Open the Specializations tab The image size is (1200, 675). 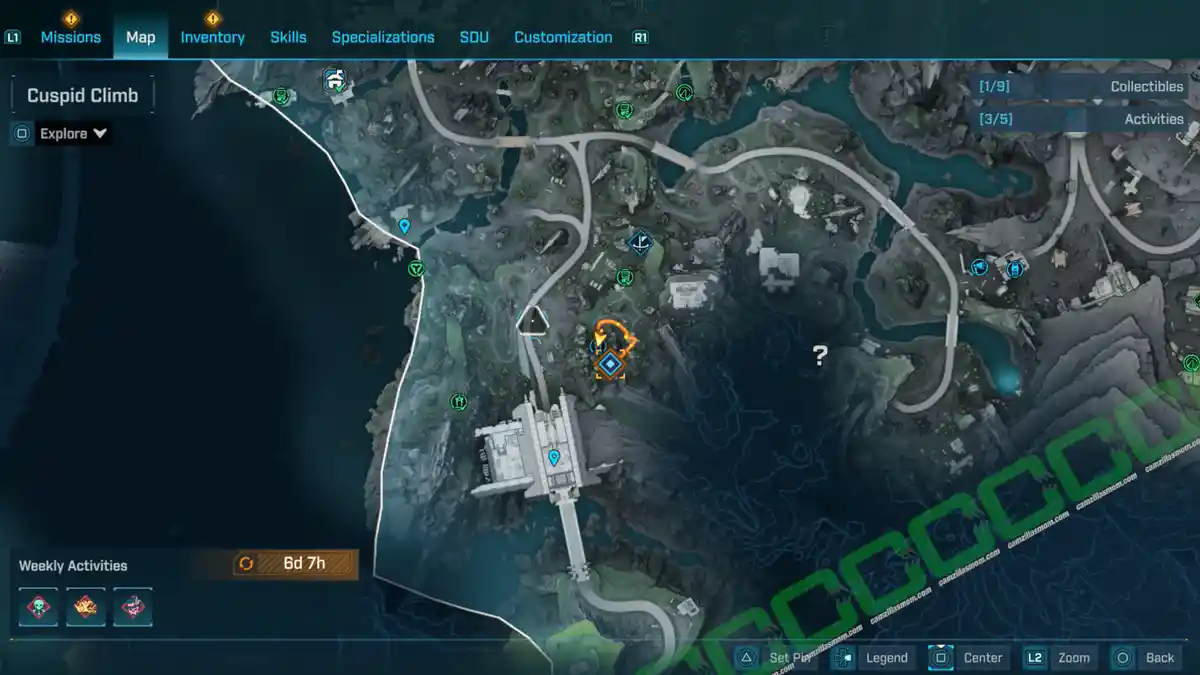click(x=383, y=37)
